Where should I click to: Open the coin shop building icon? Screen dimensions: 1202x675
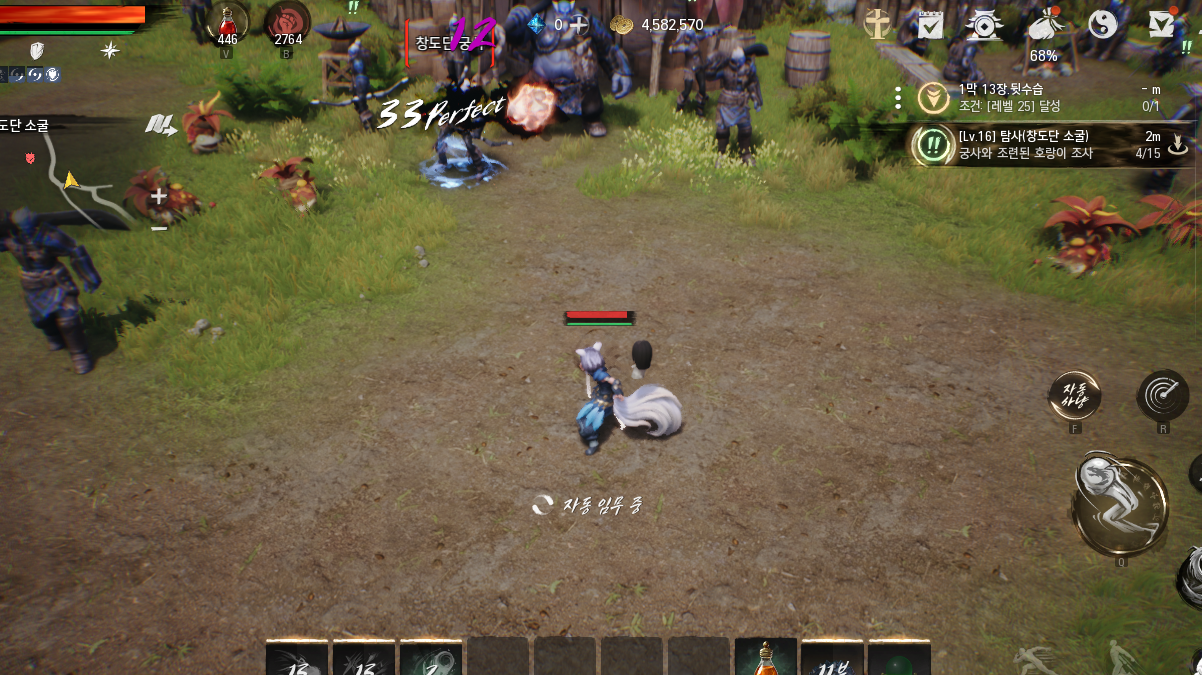click(985, 24)
